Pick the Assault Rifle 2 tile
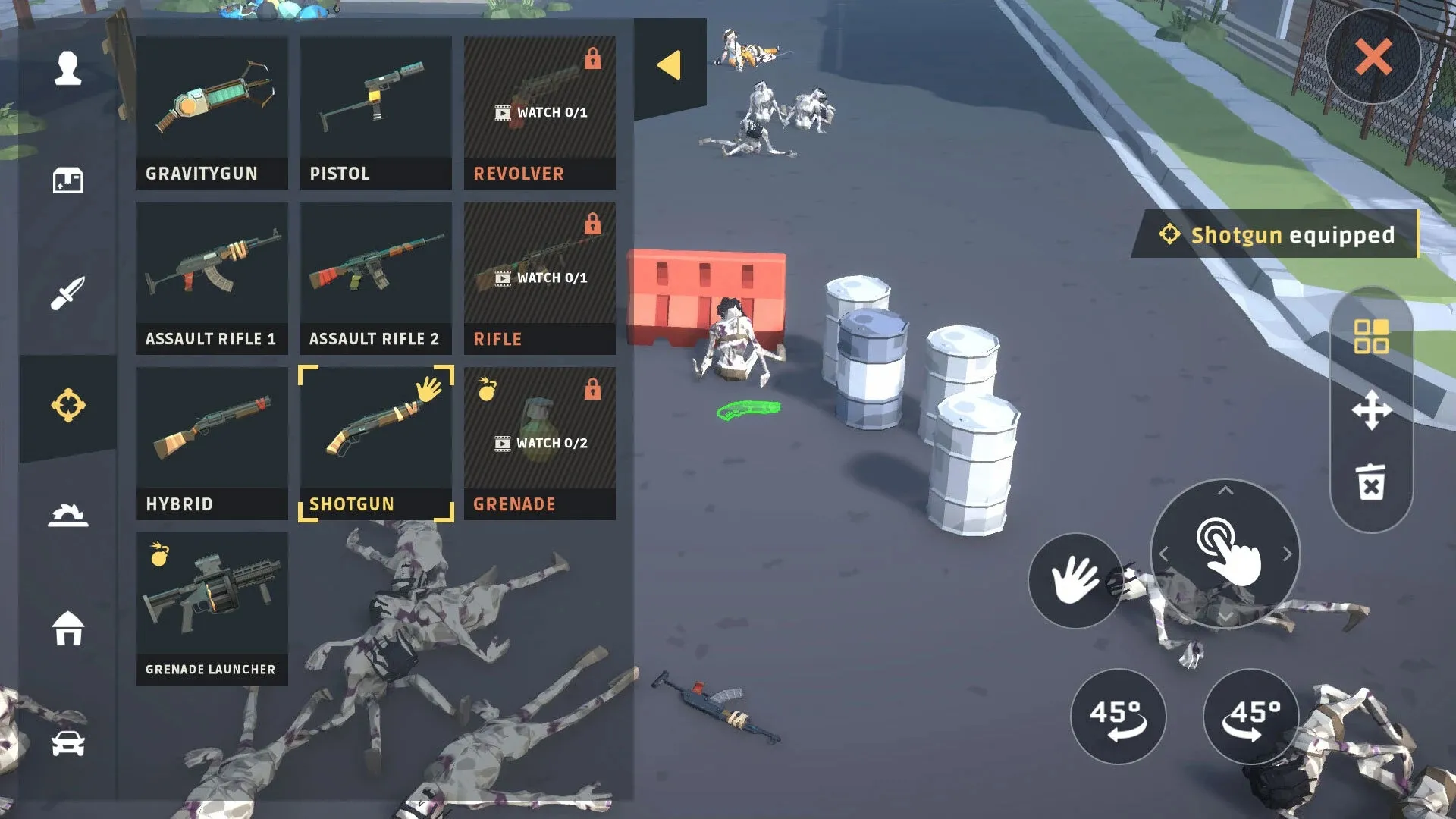The image size is (1456, 819). click(x=375, y=278)
